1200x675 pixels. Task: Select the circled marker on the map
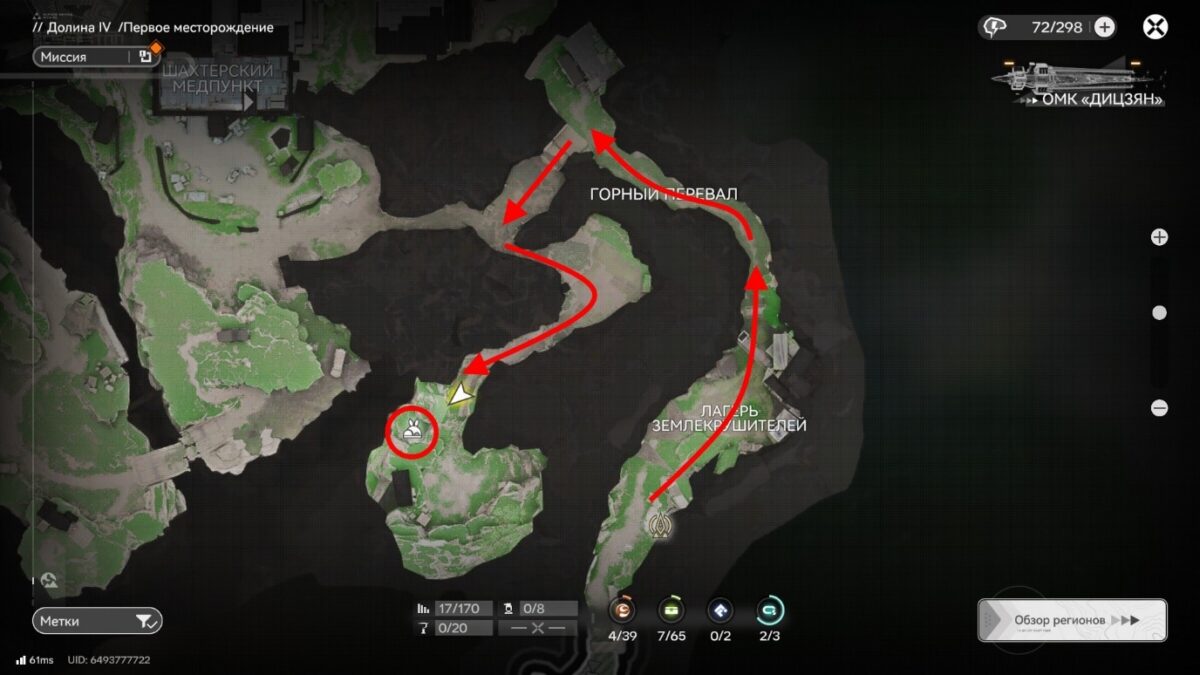[x=412, y=431]
